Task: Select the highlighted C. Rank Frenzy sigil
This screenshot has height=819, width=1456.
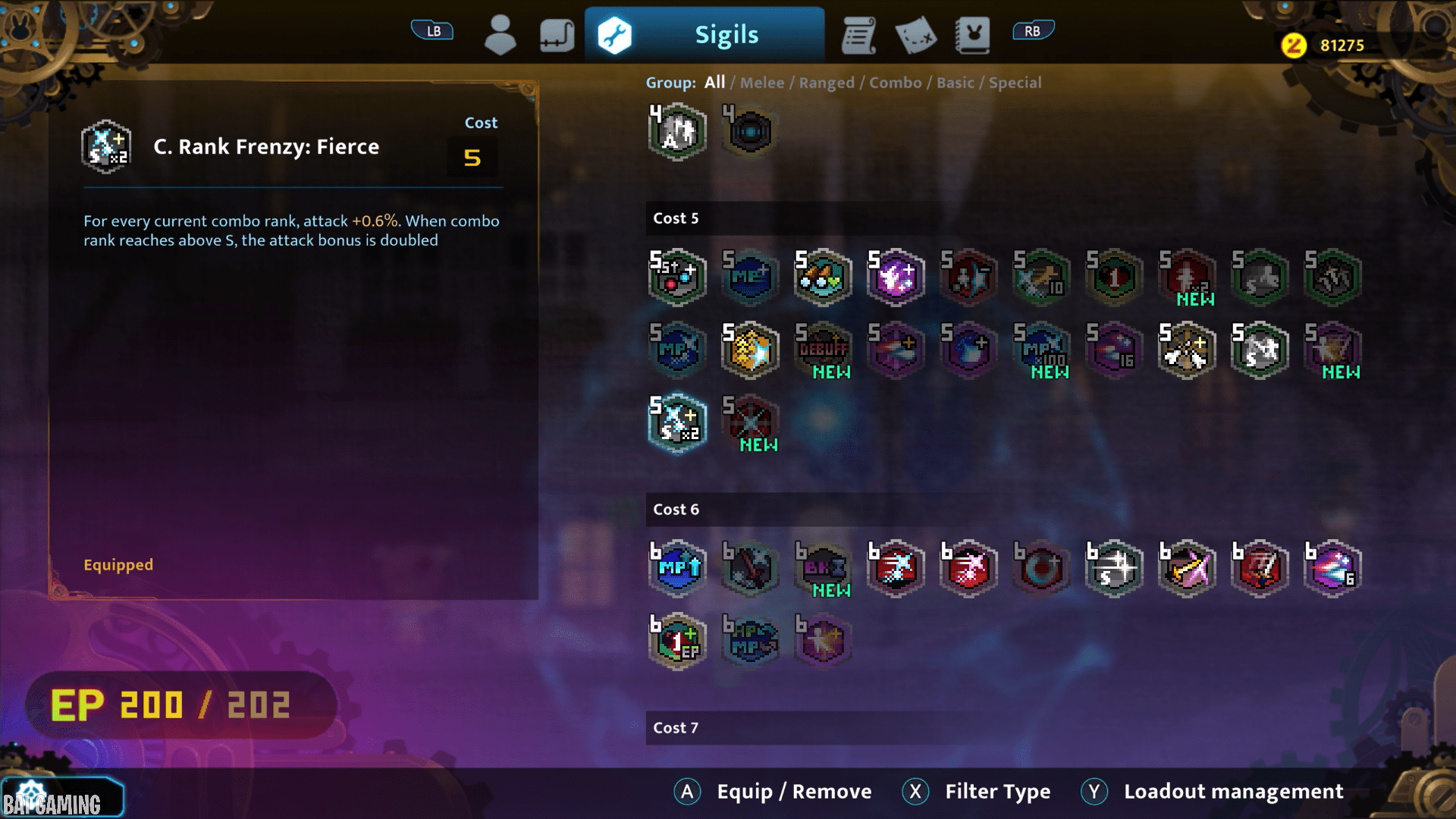Action: tap(678, 423)
